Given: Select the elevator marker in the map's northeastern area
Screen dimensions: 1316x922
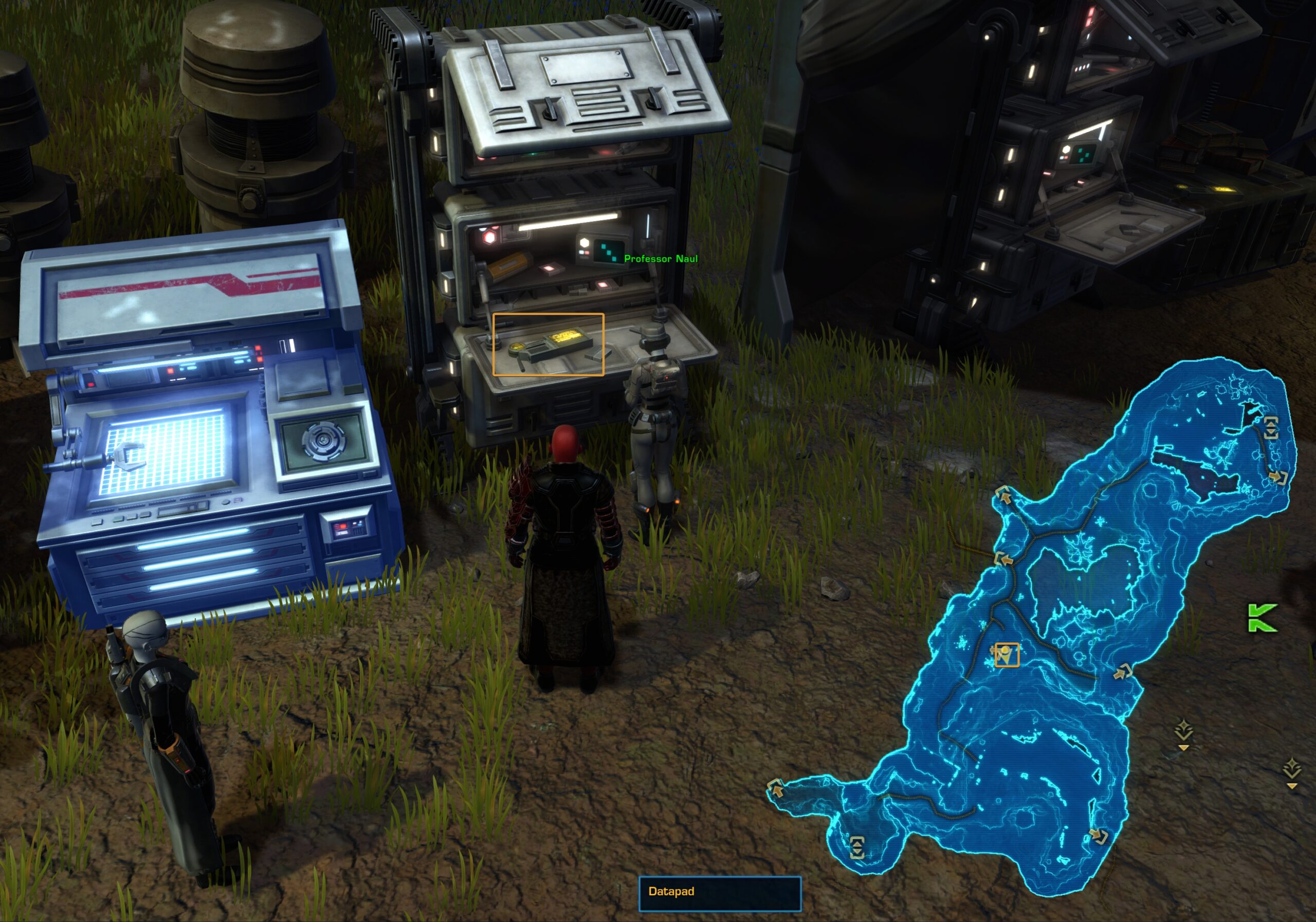Looking at the screenshot, I should 1271,427.
